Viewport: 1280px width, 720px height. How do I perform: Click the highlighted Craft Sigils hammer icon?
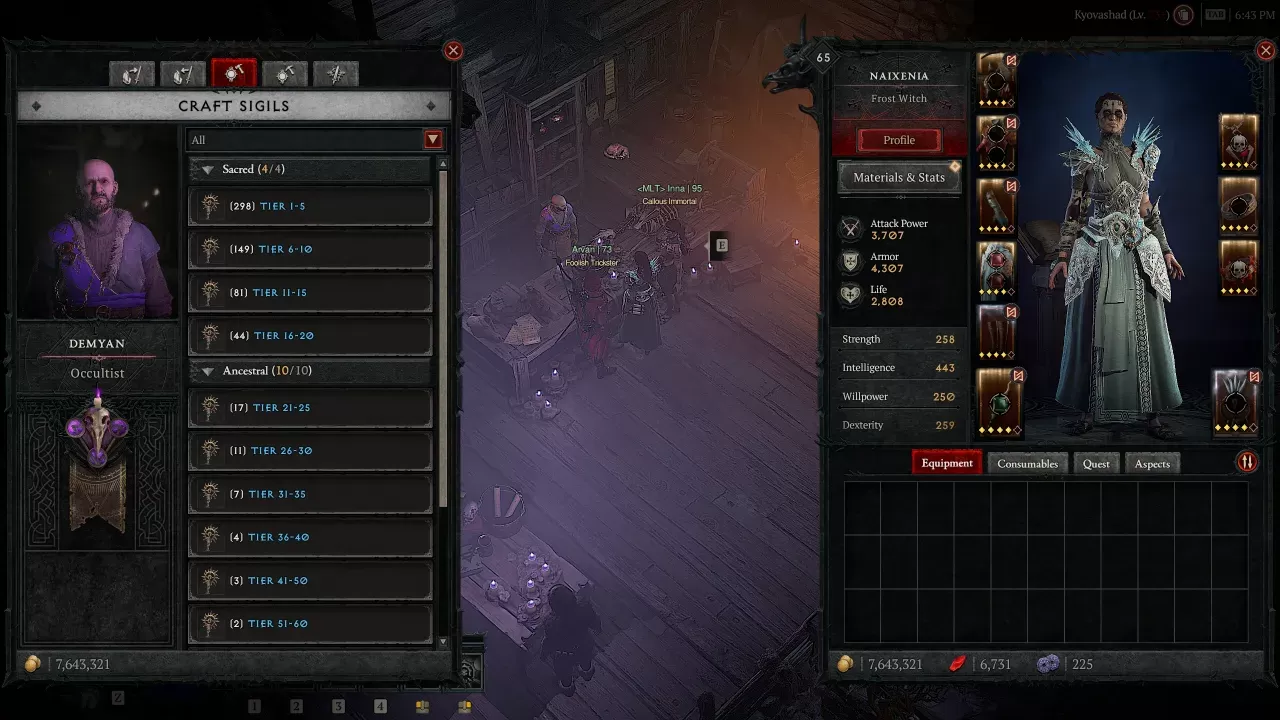tap(234, 74)
